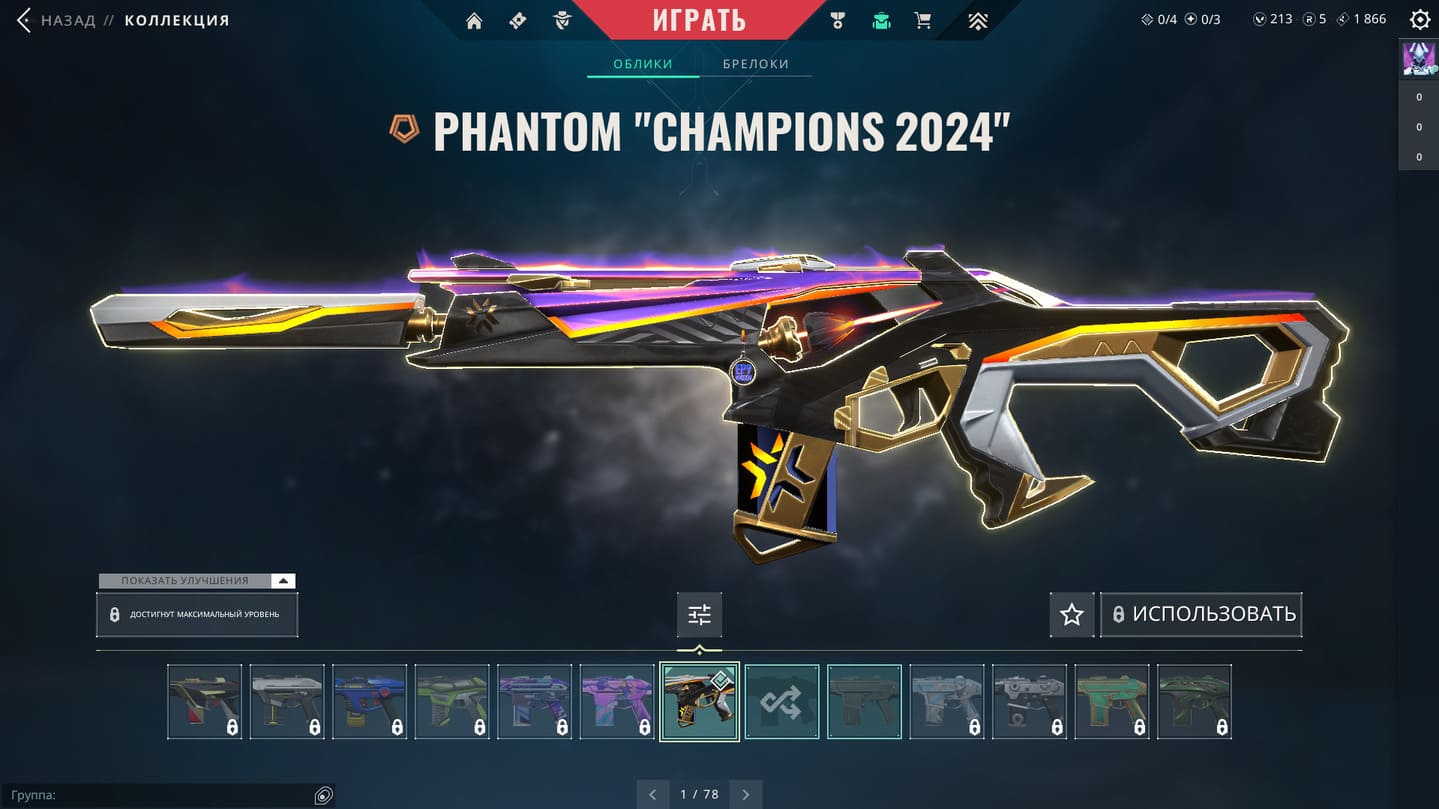
Task: Open the home screen icon
Action: [474, 21]
